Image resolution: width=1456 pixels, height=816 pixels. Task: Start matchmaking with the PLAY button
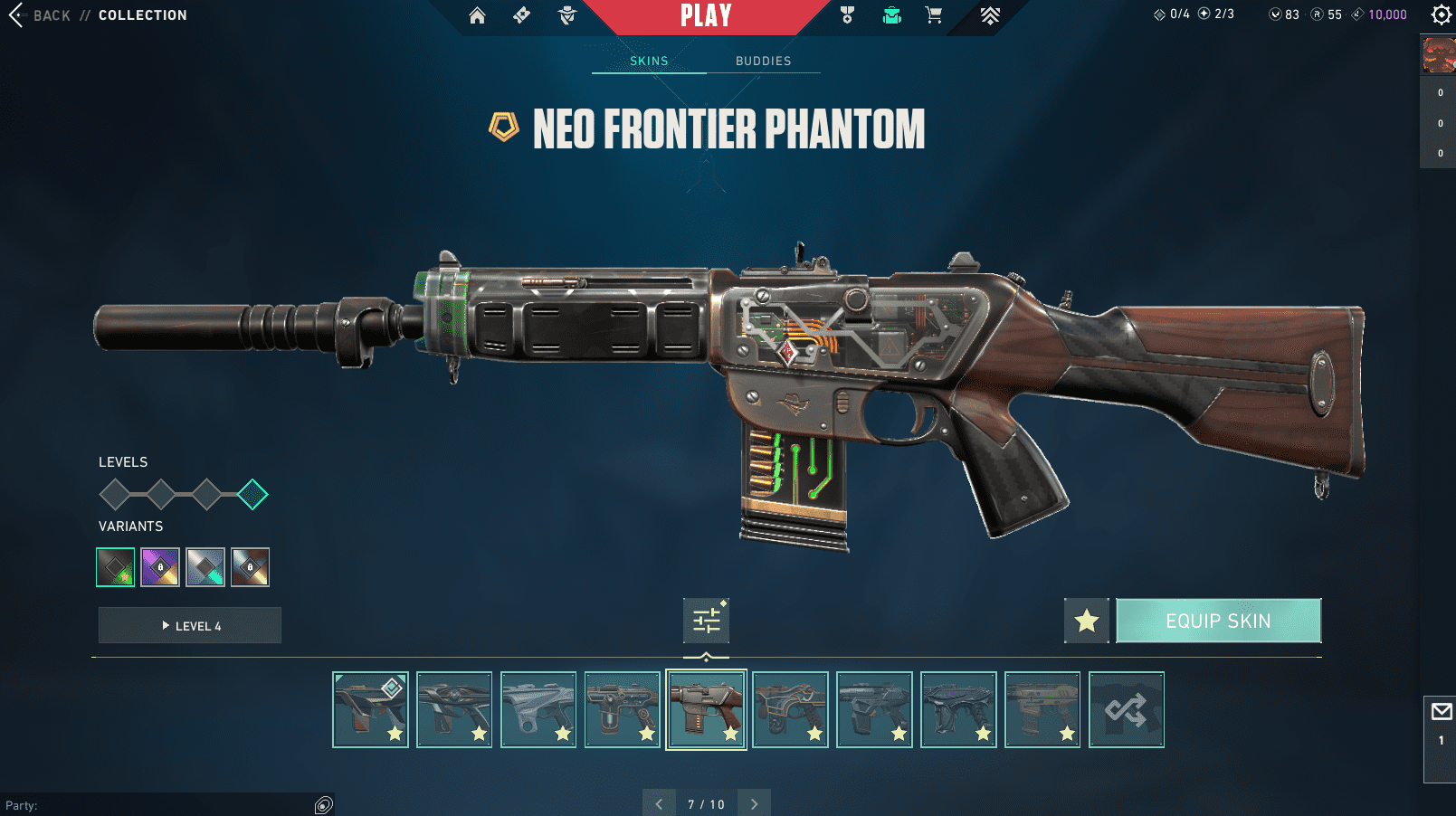pos(706,16)
